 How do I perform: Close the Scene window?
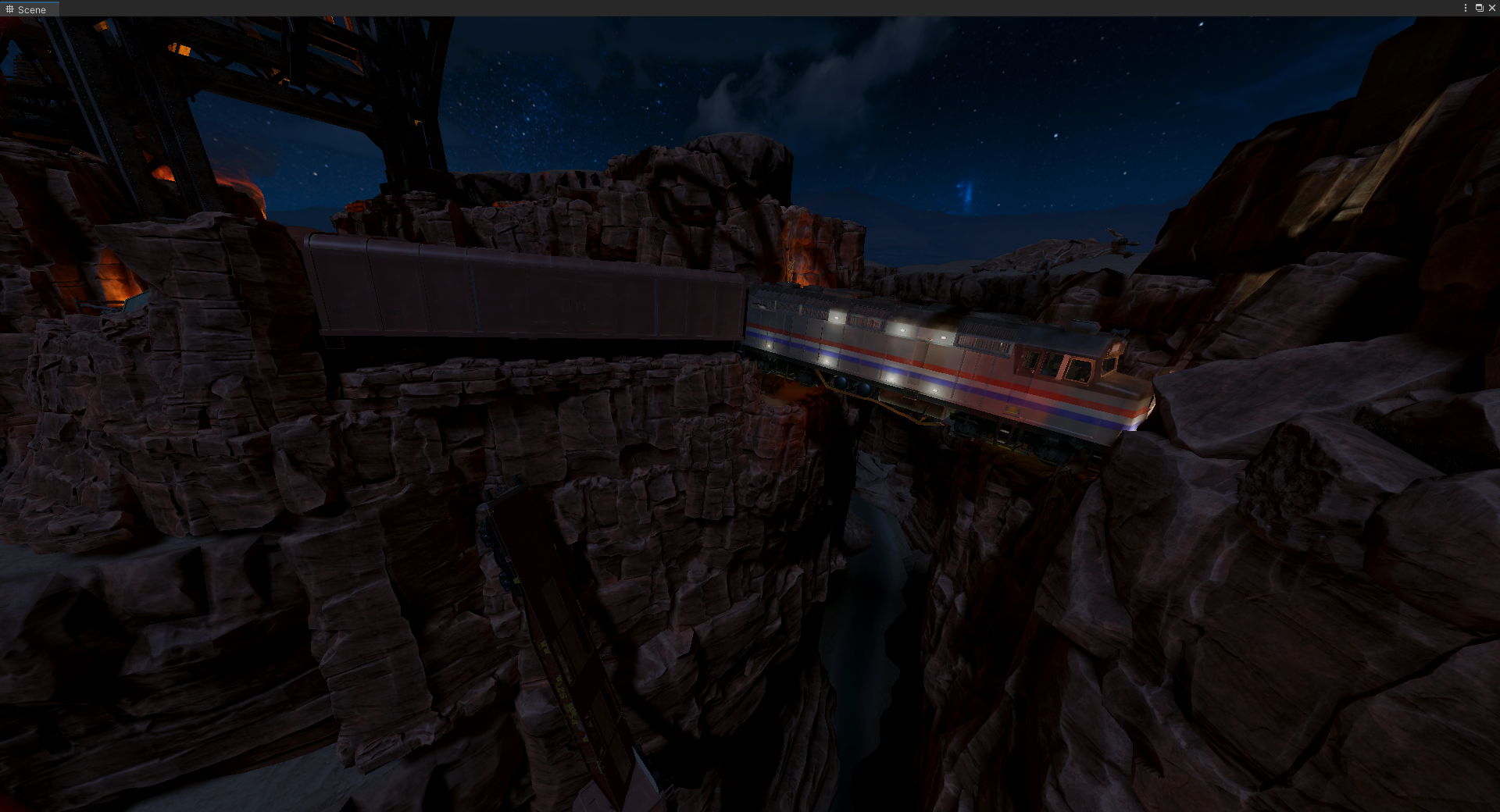click(x=1491, y=8)
